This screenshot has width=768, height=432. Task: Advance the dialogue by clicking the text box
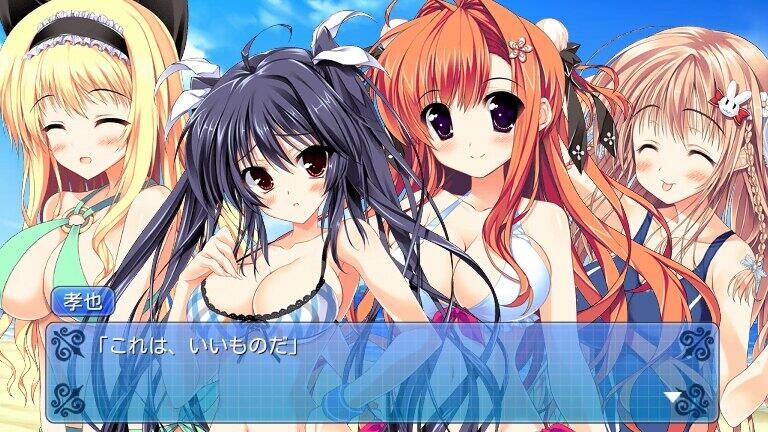(x=380, y=372)
